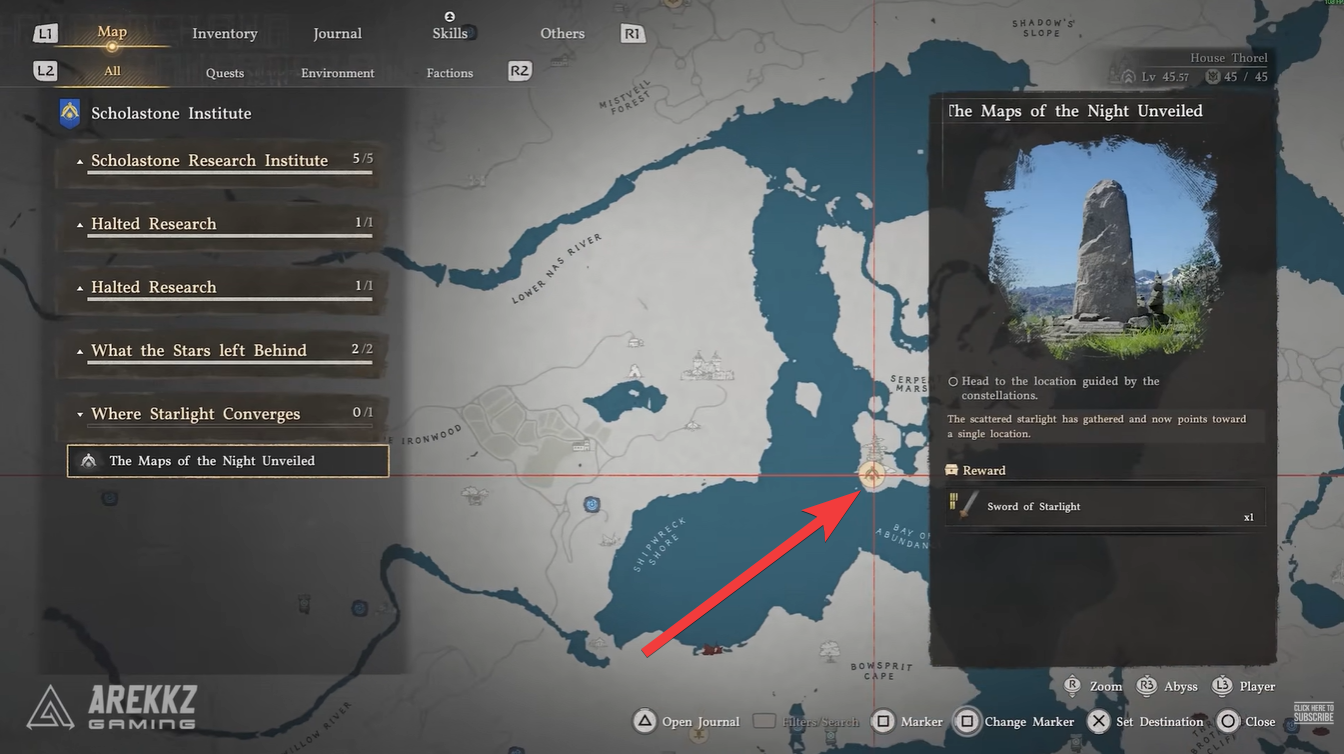Click the Subscribe button
Screen dimensions: 1344x754
pyautogui.click(x=1315, y=712)
